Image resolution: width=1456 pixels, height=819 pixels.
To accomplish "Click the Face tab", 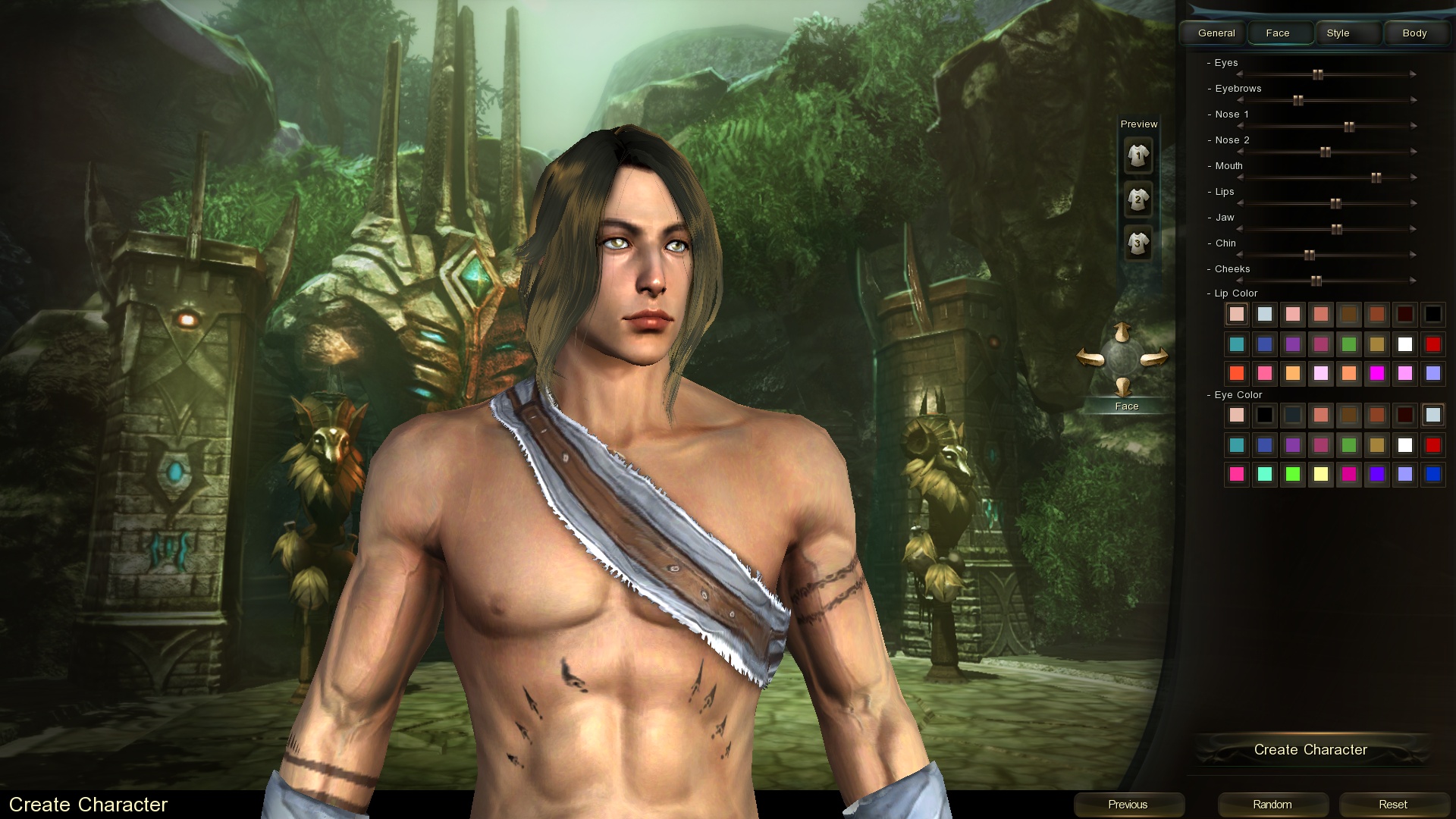I will [x=1278, y=33].
